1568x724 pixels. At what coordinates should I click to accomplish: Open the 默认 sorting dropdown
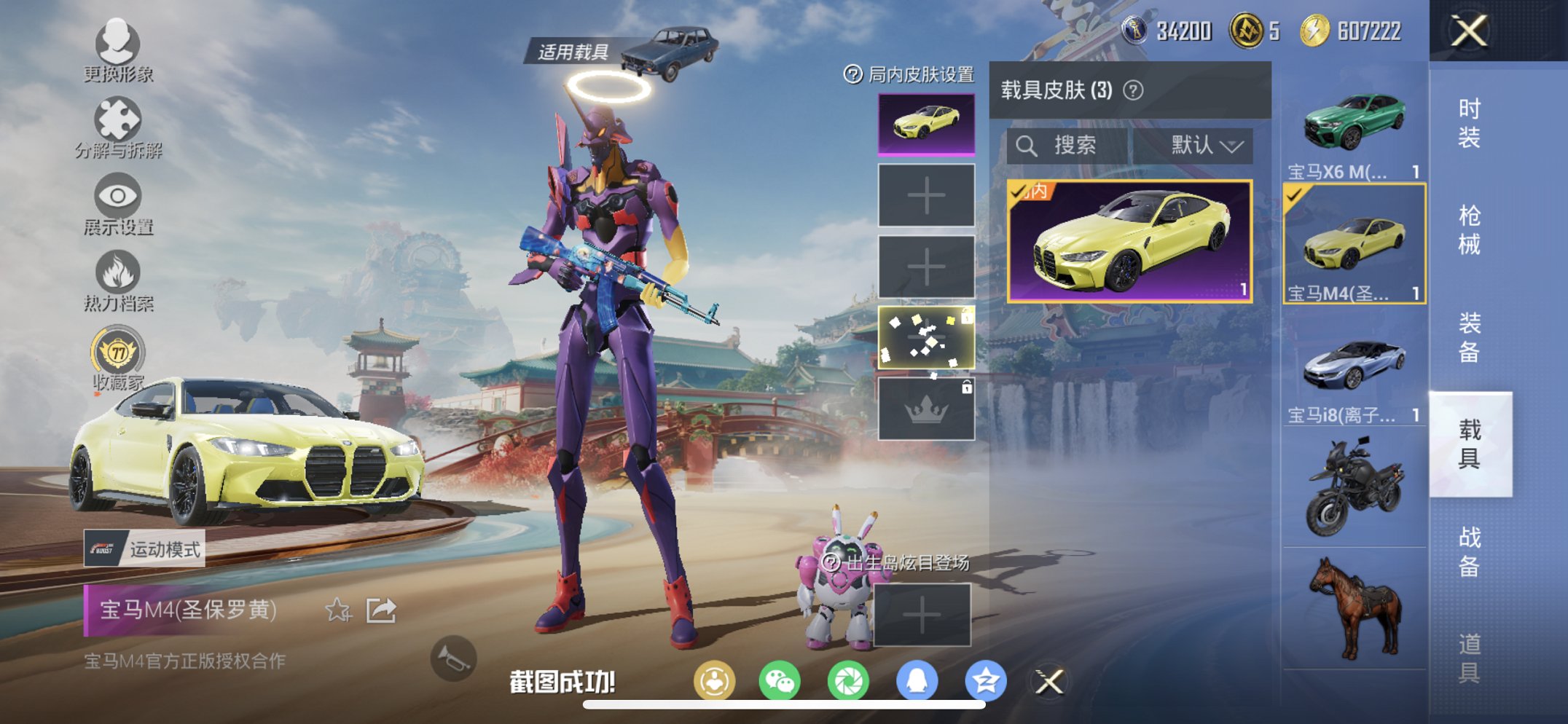click(1202, 144)
